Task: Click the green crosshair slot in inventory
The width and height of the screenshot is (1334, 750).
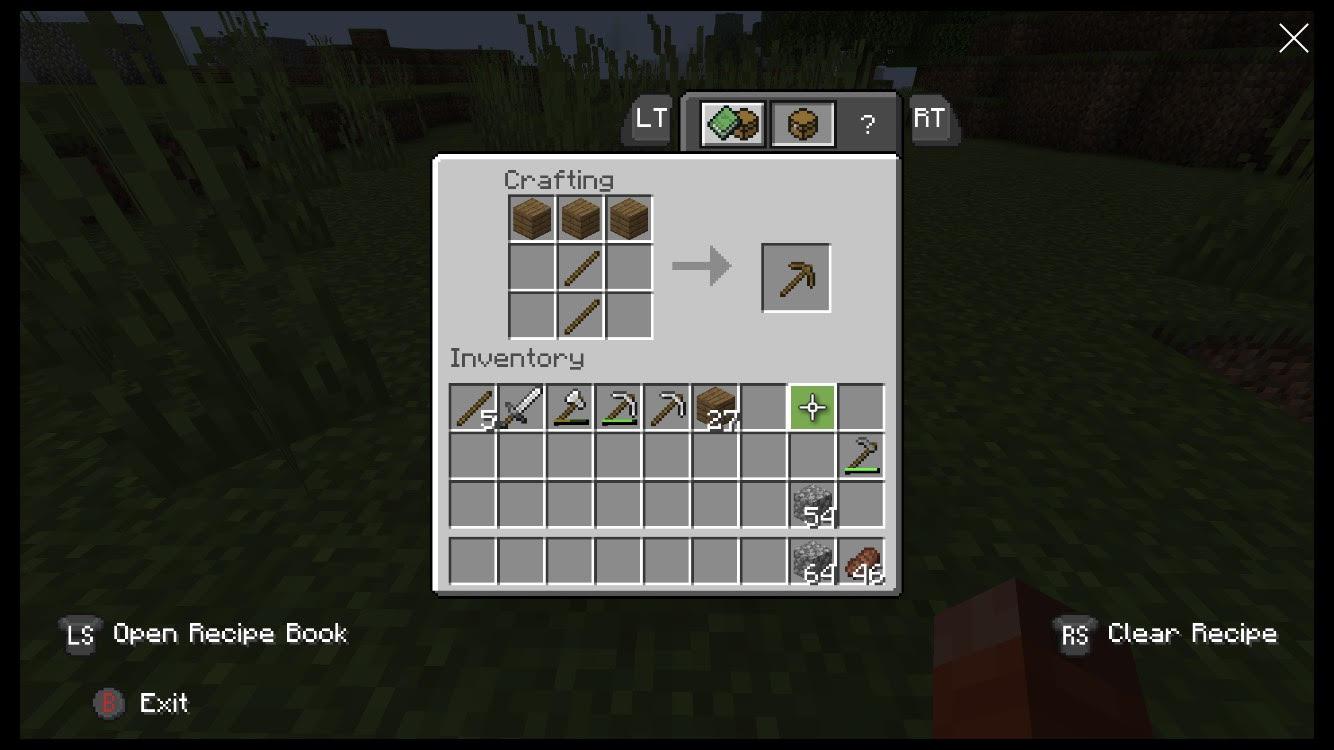Action: point(812,407)
